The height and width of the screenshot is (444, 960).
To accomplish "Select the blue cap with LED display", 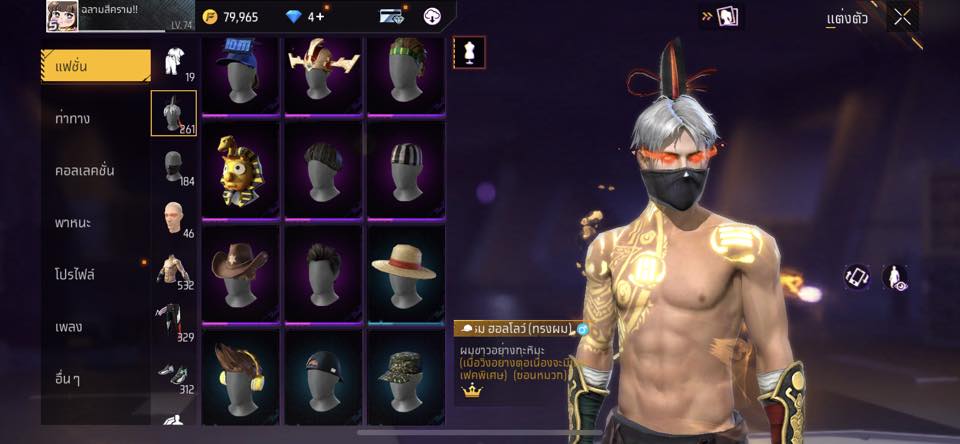I will [x=240, y=70].
